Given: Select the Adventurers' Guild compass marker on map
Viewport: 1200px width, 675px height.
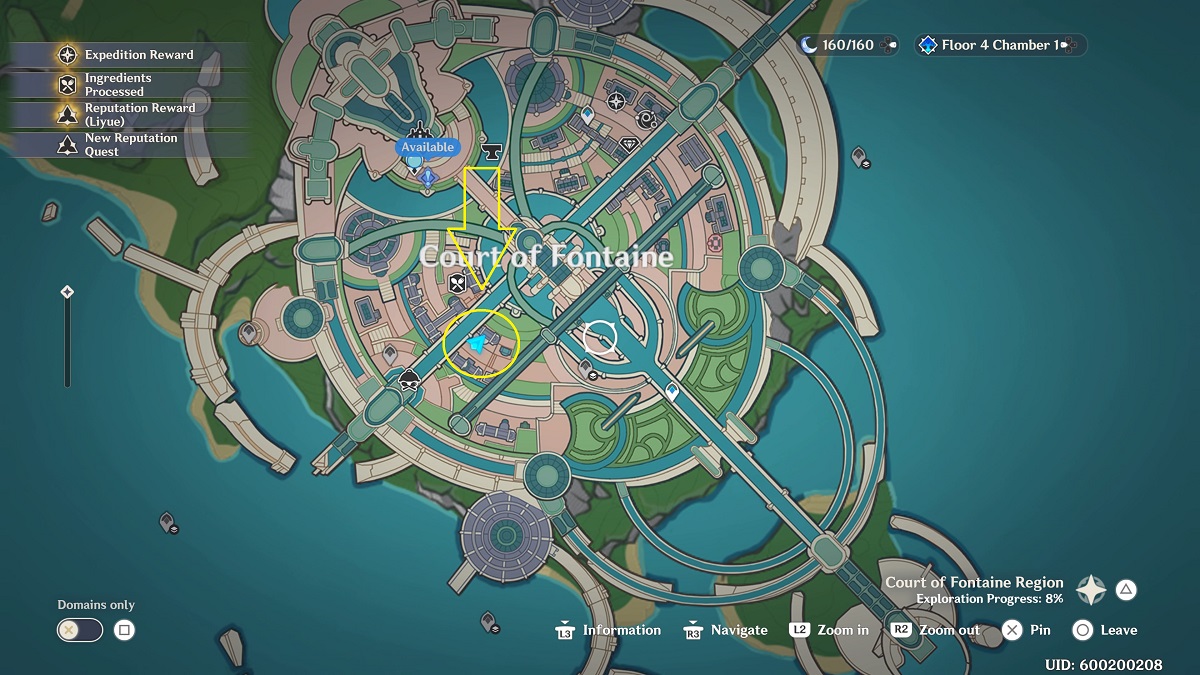Looking at the screenshot, I should point(616,100).
